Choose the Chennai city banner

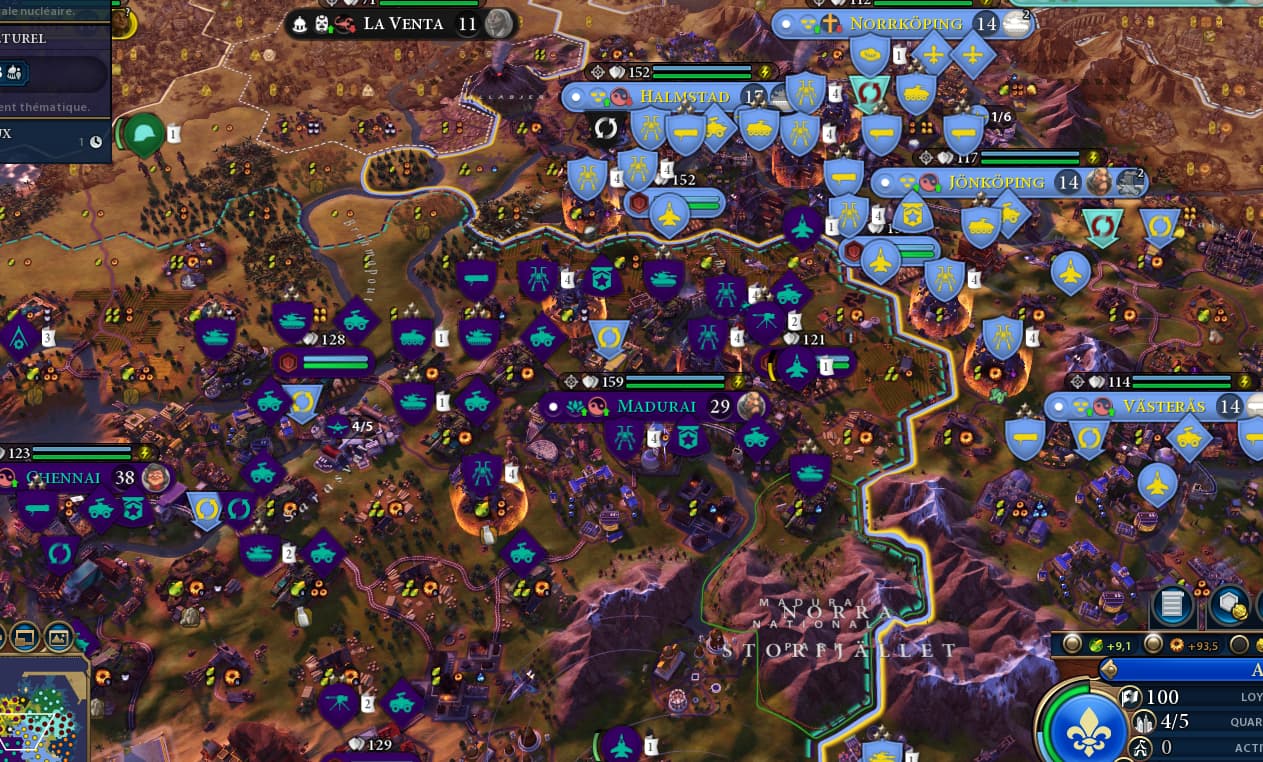pos(63,477)
